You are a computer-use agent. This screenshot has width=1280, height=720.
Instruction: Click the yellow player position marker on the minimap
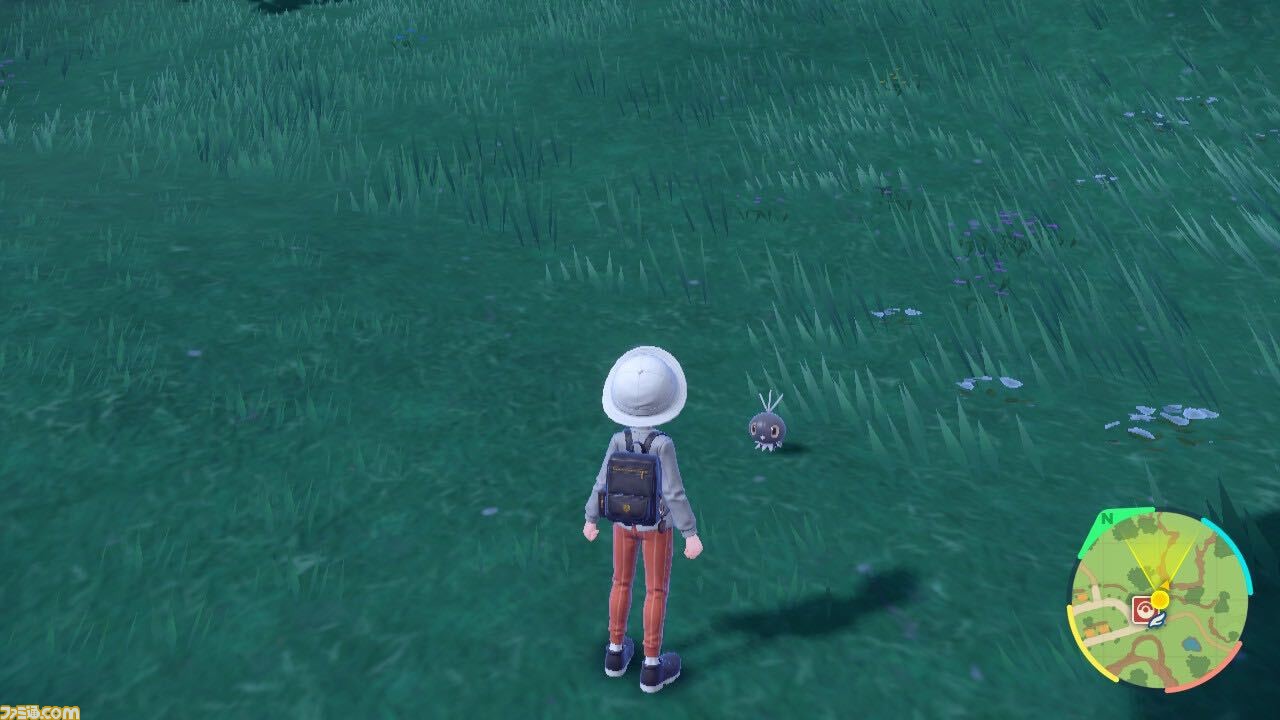click(1160, 600)
